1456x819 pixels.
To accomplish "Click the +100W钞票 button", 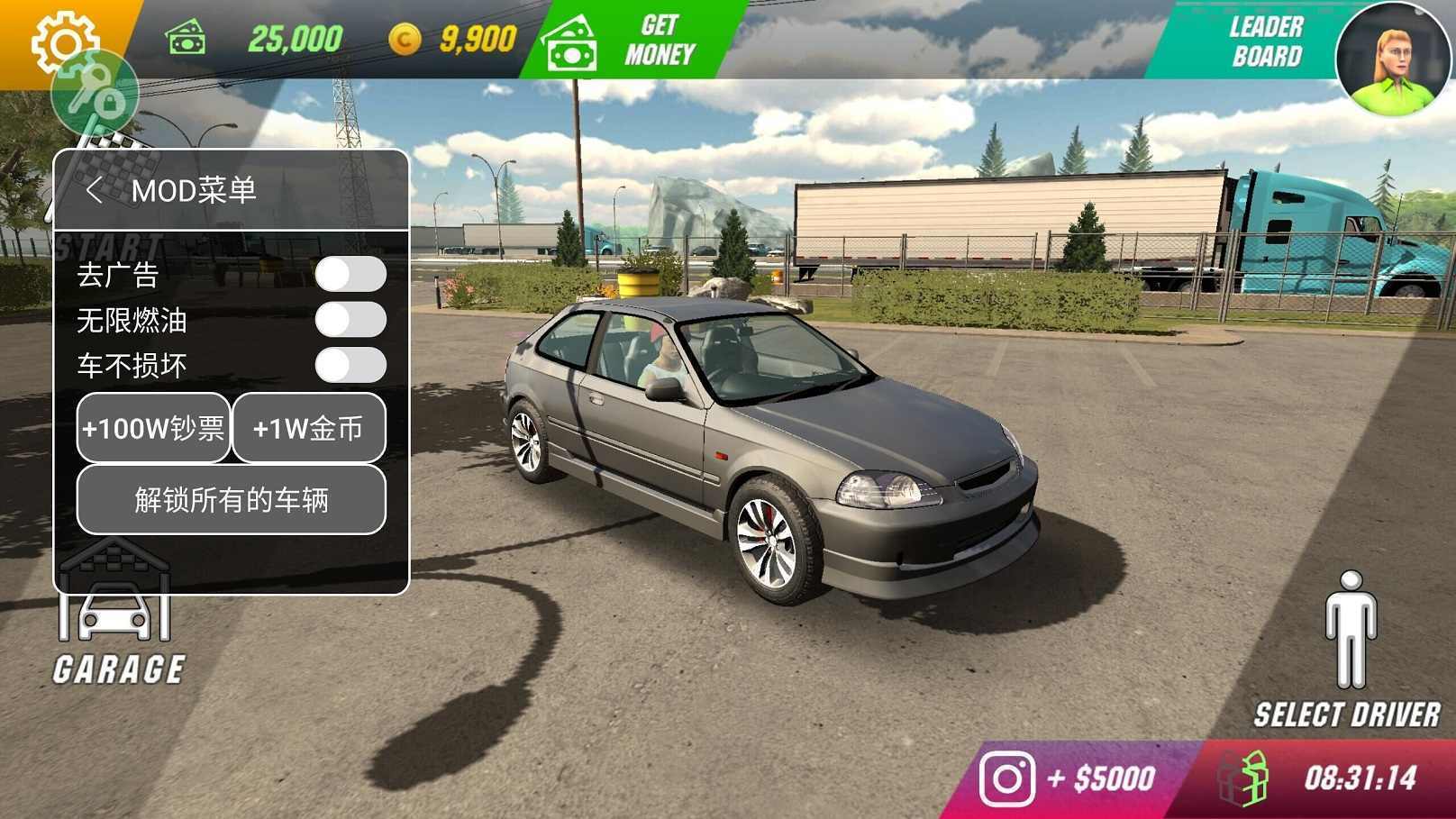I will coord(153,428).
